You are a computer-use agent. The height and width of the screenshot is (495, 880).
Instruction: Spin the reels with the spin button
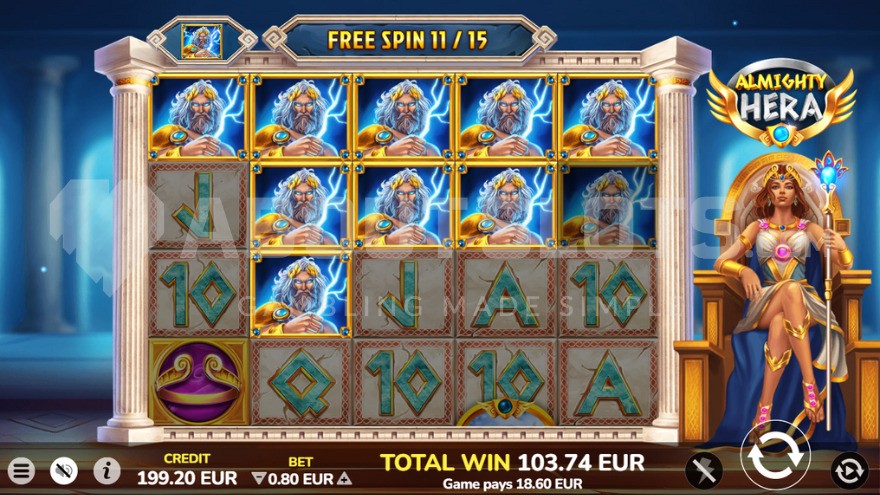775,460
